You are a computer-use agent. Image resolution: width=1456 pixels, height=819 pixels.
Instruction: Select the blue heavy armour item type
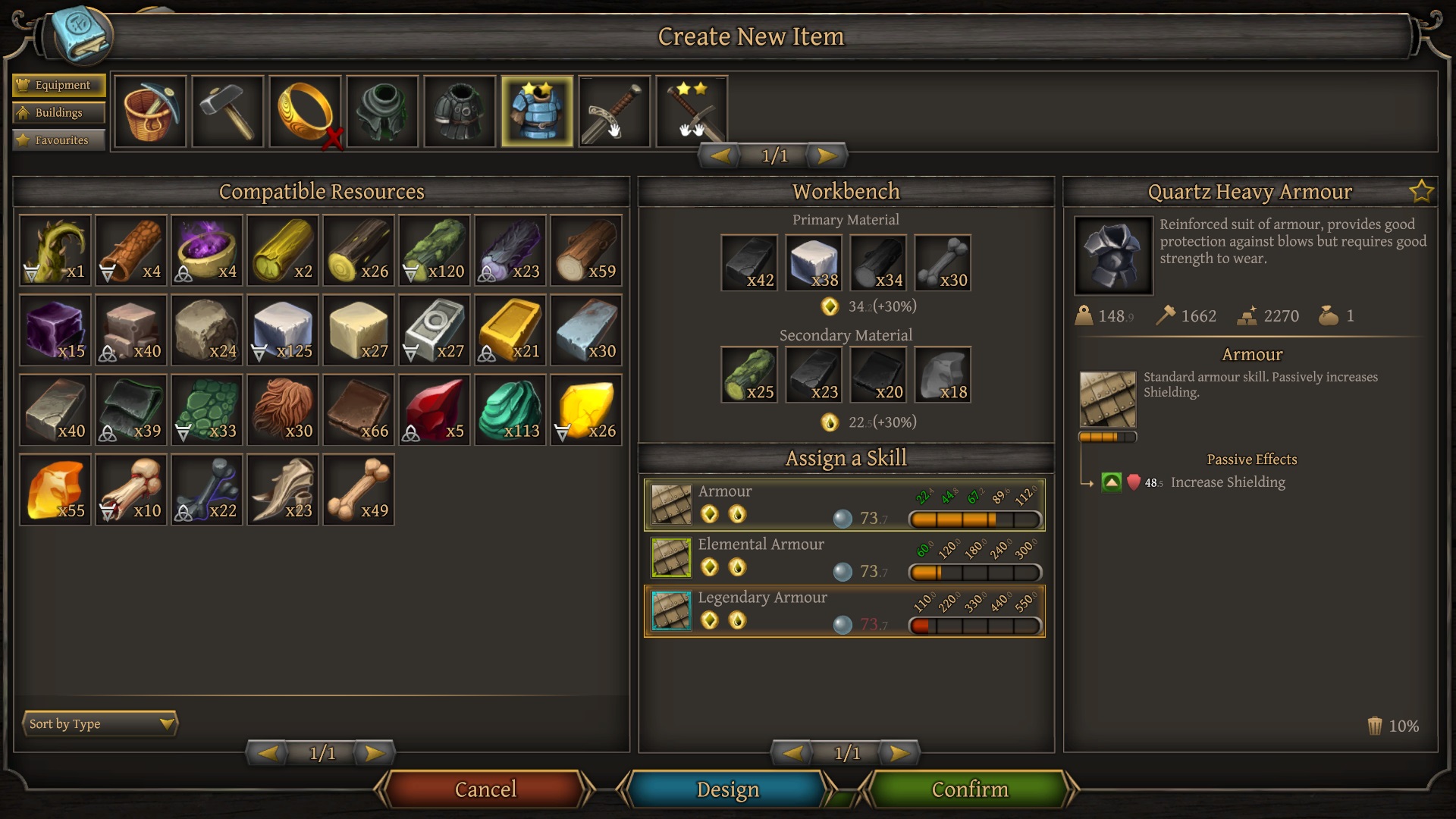(537, 111)
